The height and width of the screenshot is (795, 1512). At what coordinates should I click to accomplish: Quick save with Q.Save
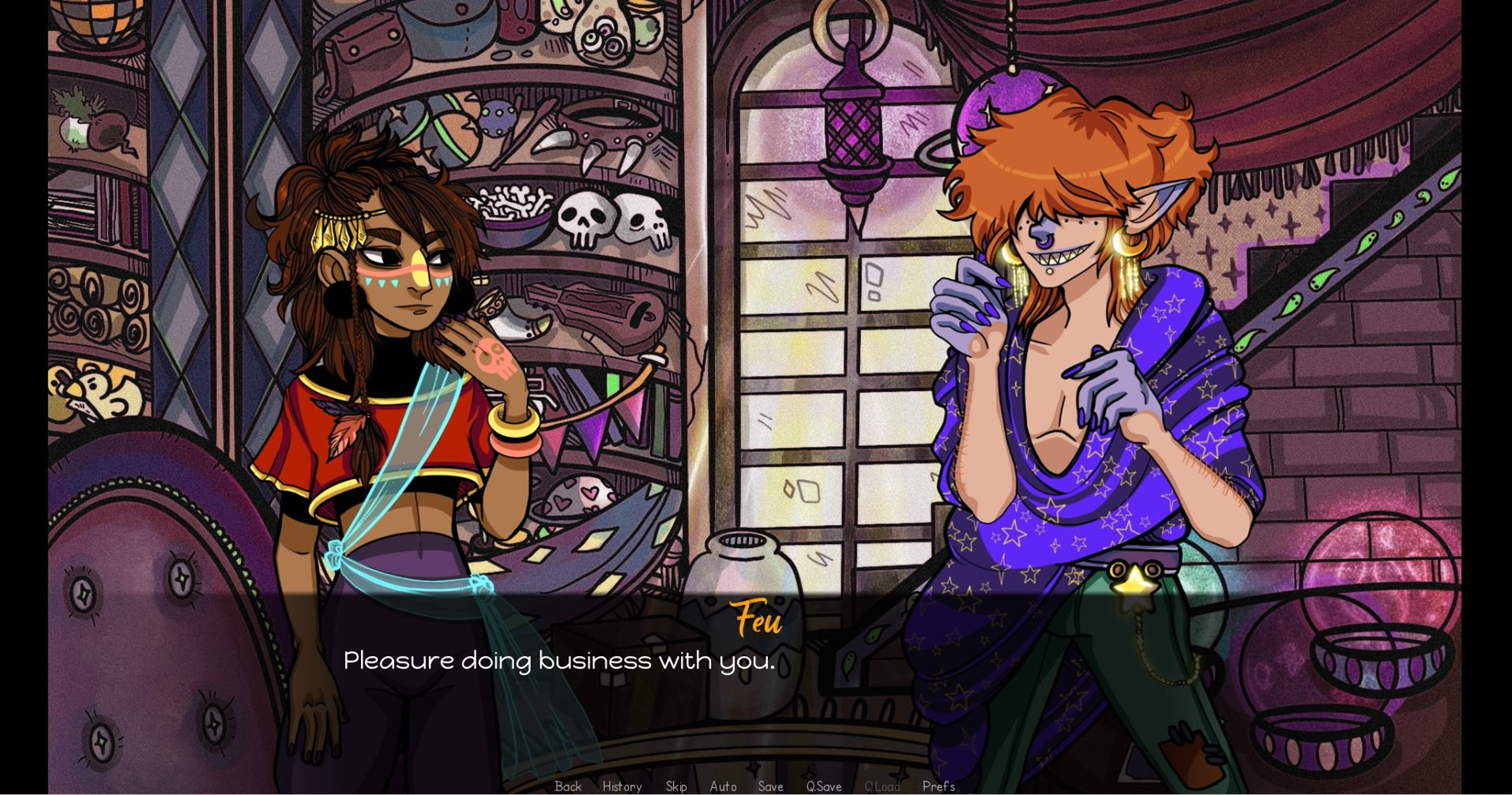pyautogui.click(x=823, y=786)
